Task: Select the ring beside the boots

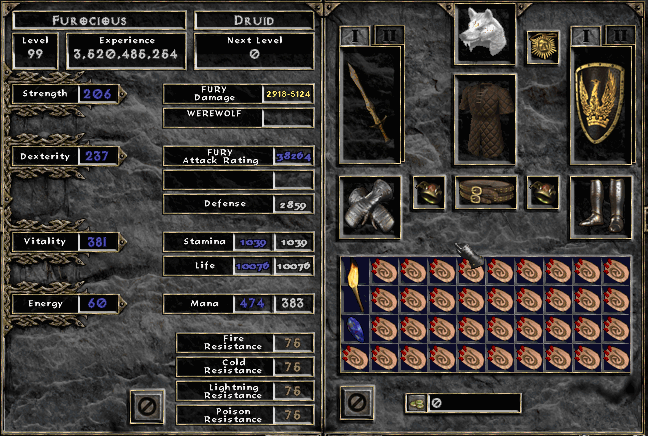Action: [543, 192]
